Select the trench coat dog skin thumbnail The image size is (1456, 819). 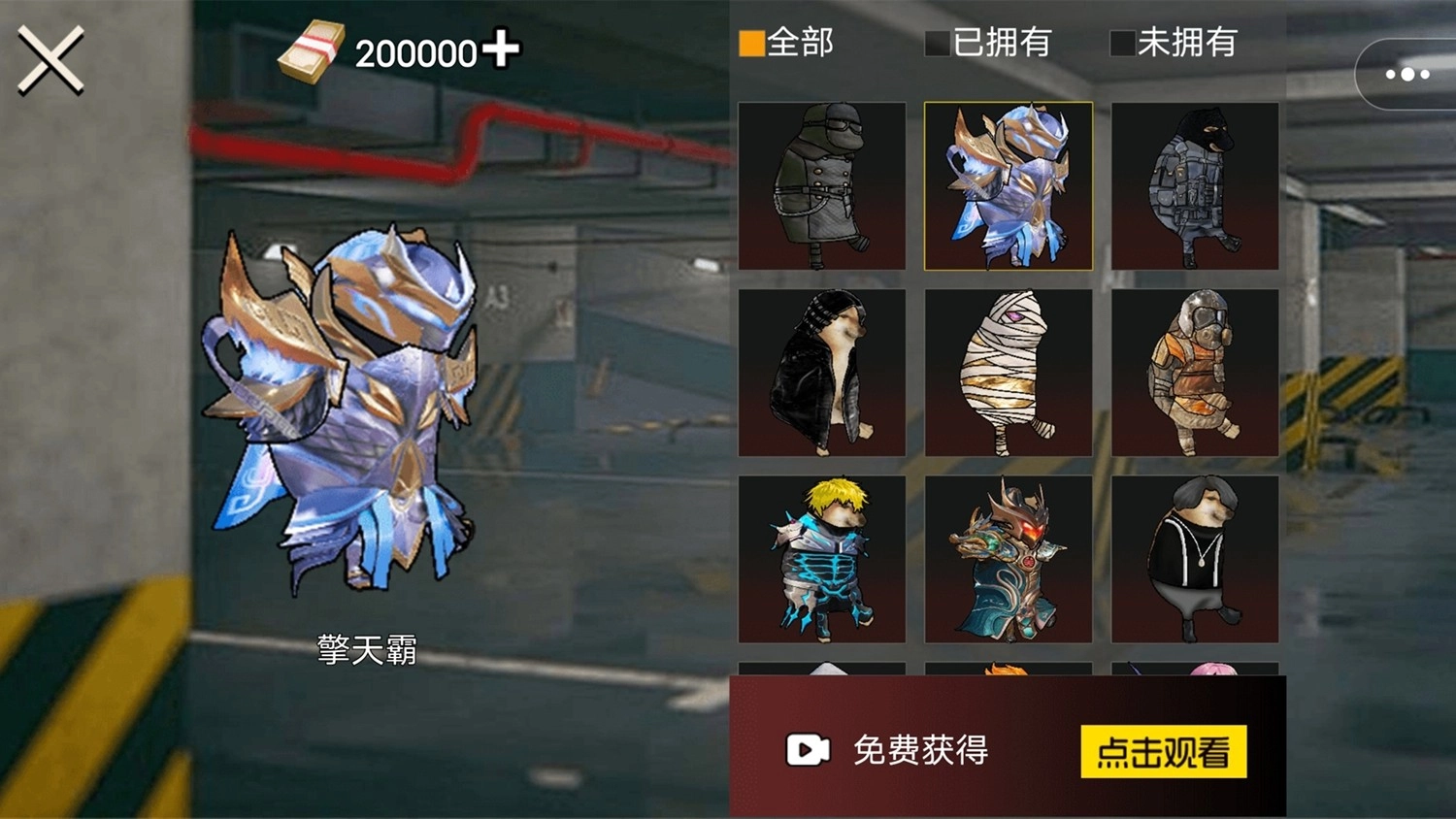click(x=823, y=184)
